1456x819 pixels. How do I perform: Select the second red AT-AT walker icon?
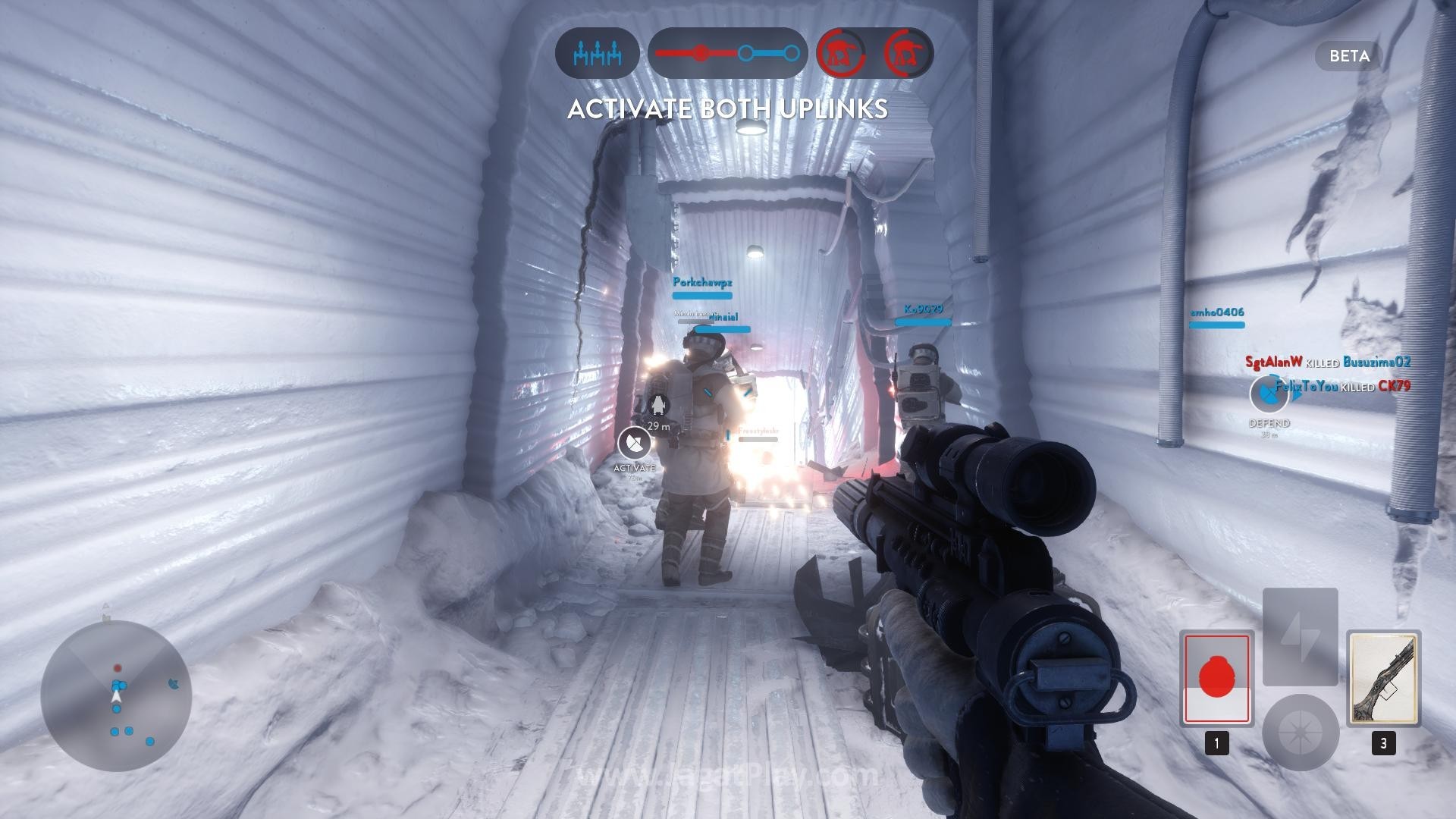pyautogui.click(x=908, y=54)
